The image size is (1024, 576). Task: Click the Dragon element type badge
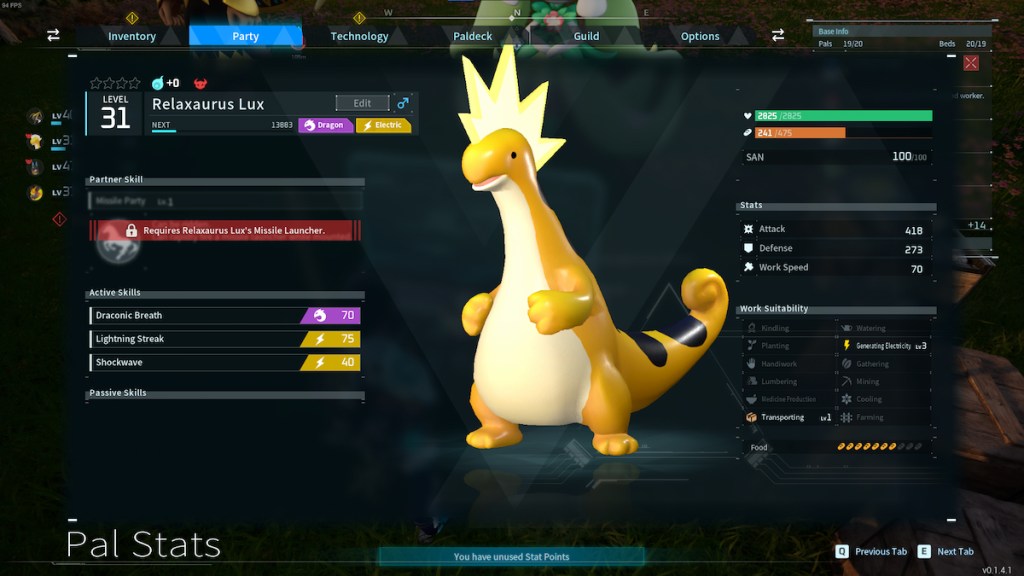click(325, 125)
